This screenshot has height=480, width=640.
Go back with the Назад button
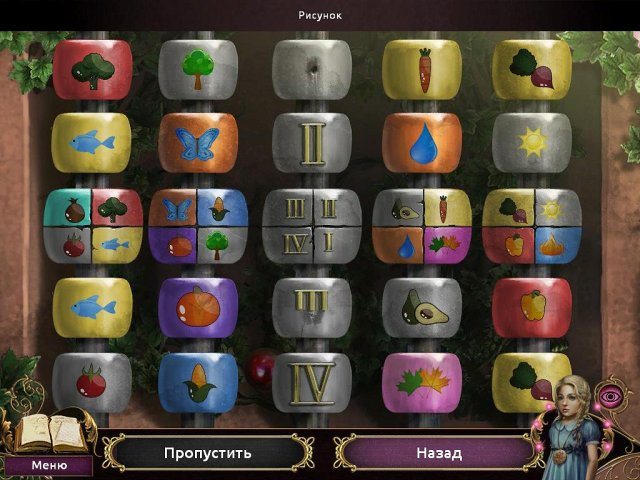click(438, 453)
